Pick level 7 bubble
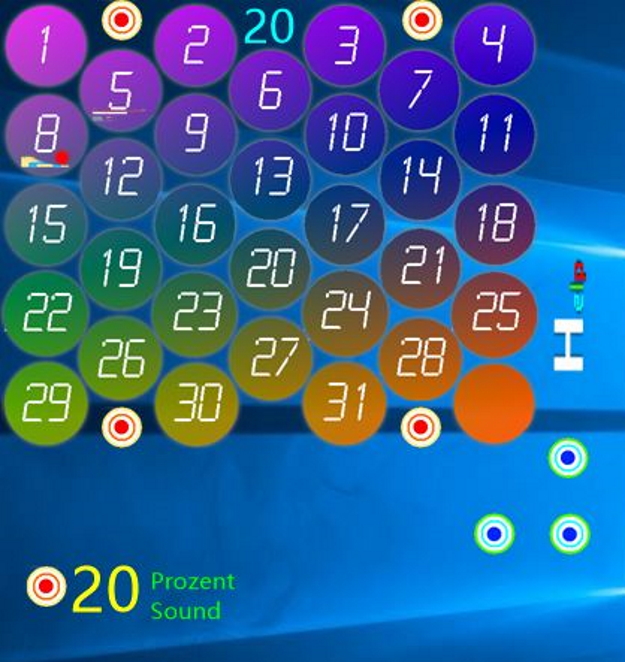 tap(419, 90)
